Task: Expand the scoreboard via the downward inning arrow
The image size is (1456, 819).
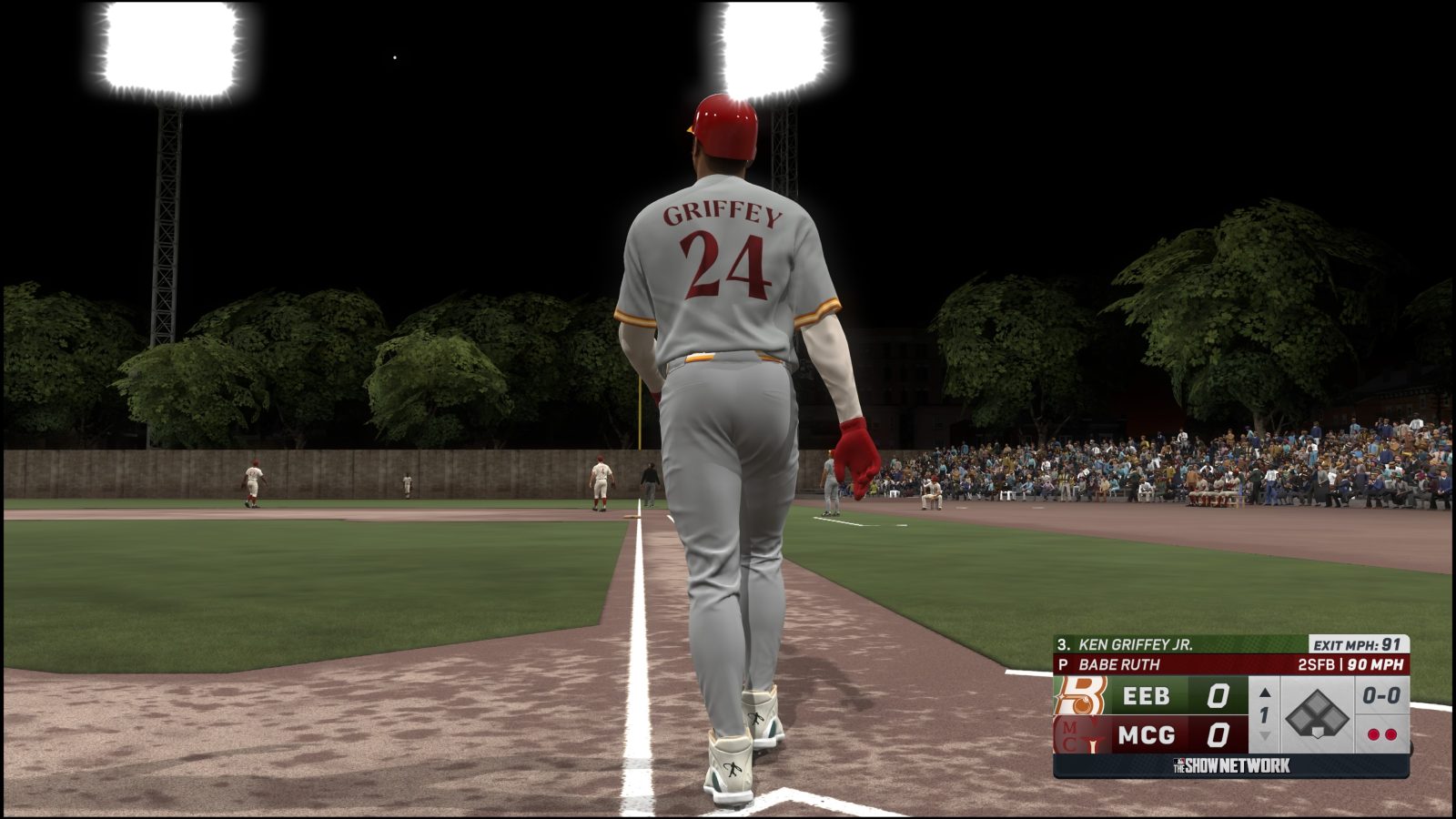Action: click(x=1264, y=737)
